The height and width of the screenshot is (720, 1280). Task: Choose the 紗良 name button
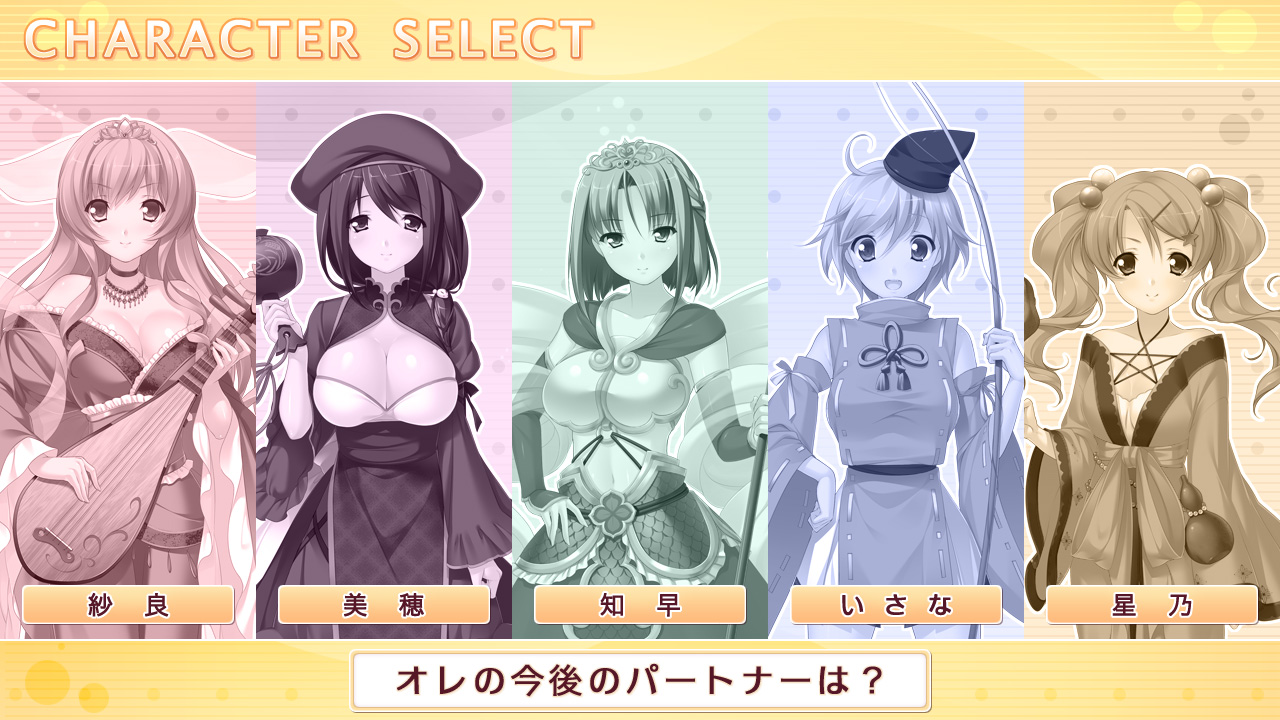click(x=128, y=605)
